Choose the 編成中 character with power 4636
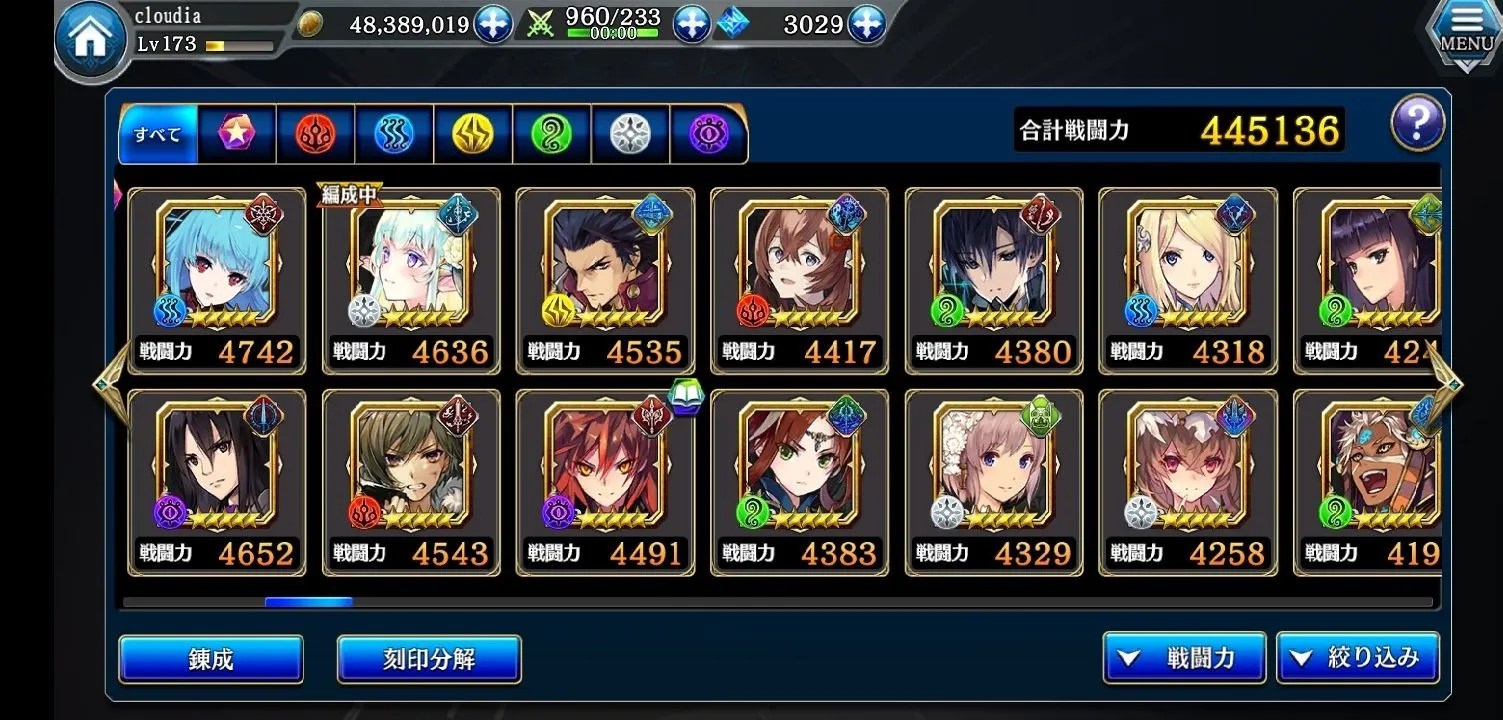 coord(411,280)
